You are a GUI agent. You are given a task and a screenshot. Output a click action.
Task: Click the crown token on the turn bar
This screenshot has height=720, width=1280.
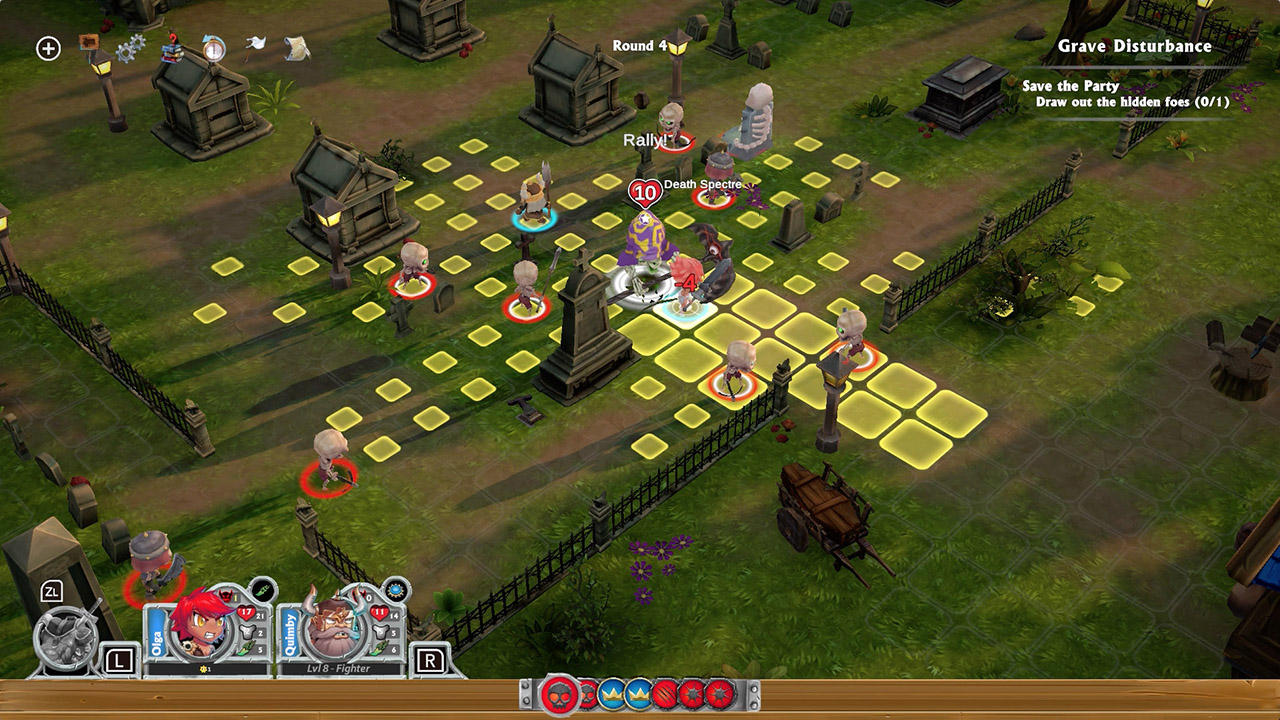[612, 694]
